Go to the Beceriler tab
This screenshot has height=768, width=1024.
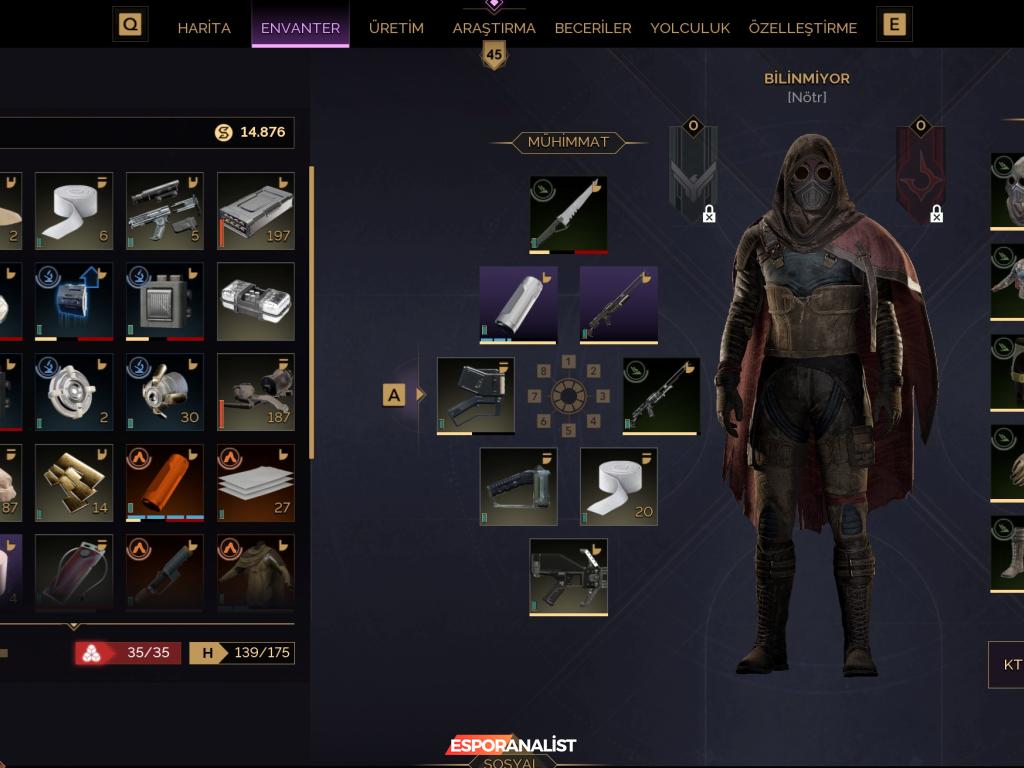point(593,28)
